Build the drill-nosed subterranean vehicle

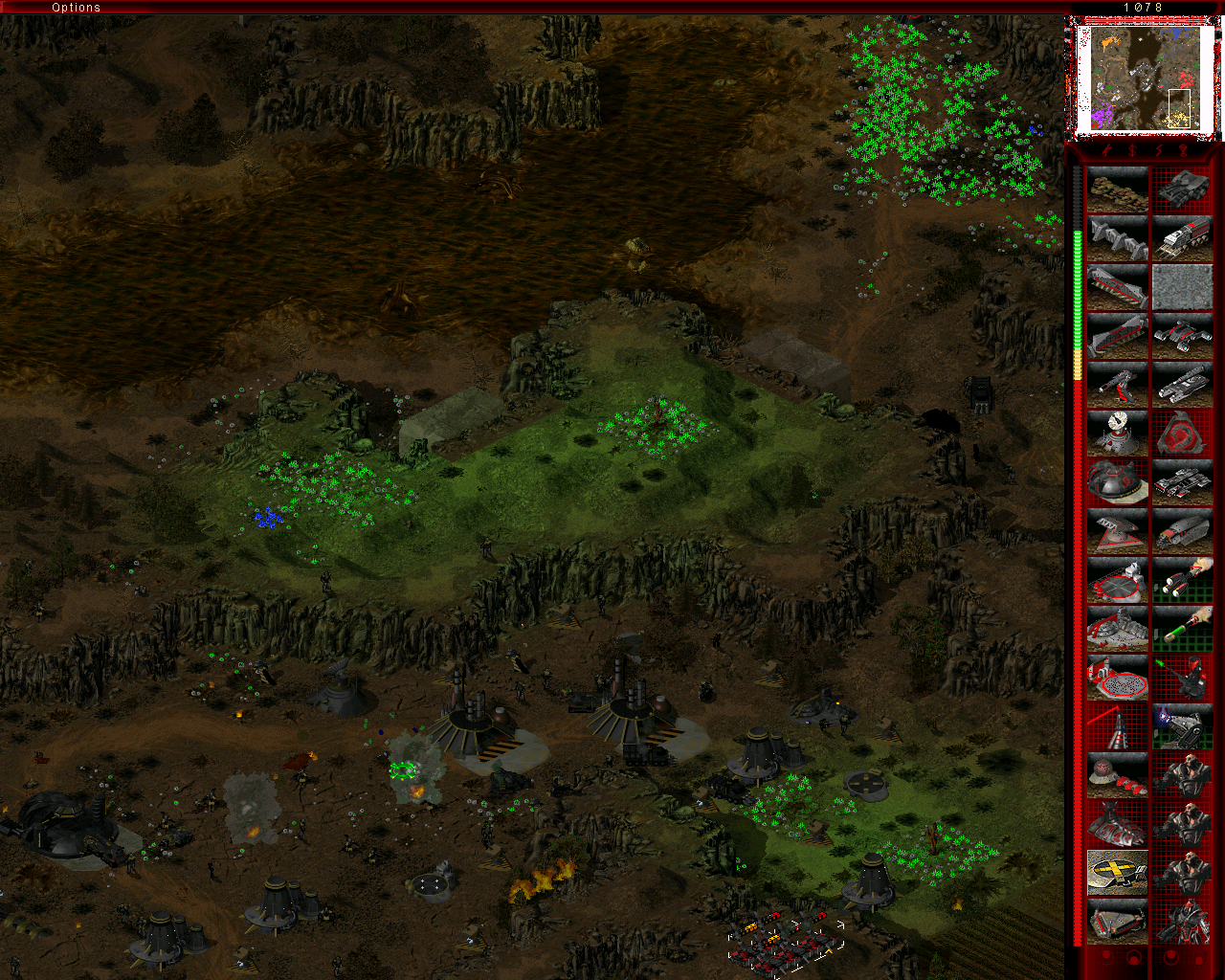tap(1182, 531)
